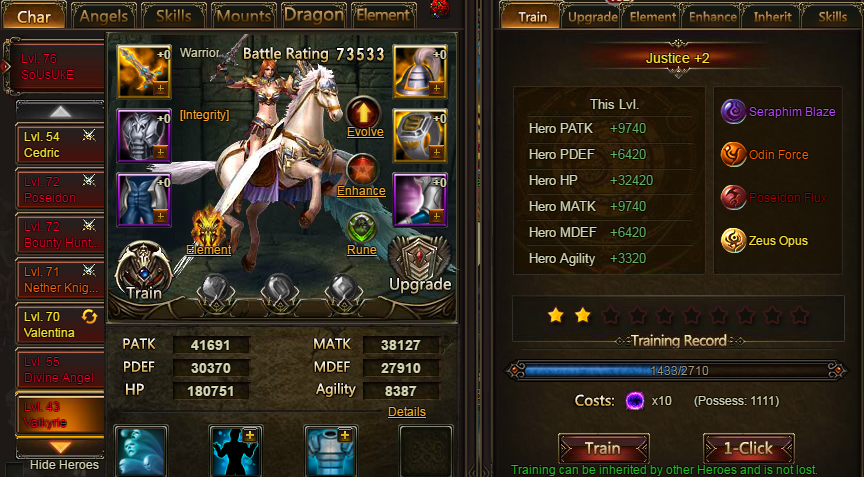Open the Upgrade tab in right panel
Screen dimensions: 864x477
(x=592, y=16)
